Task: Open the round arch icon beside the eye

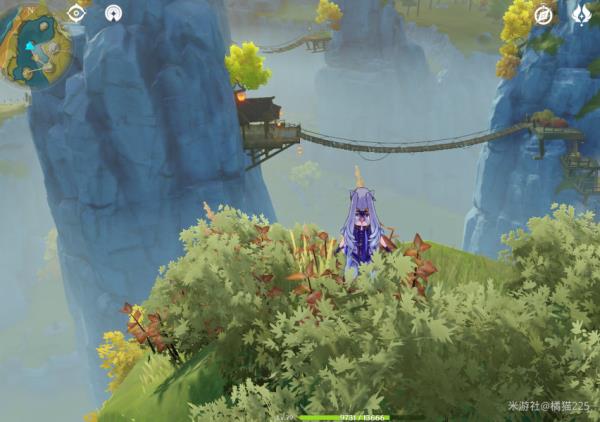Action: [x=114, y=14]
